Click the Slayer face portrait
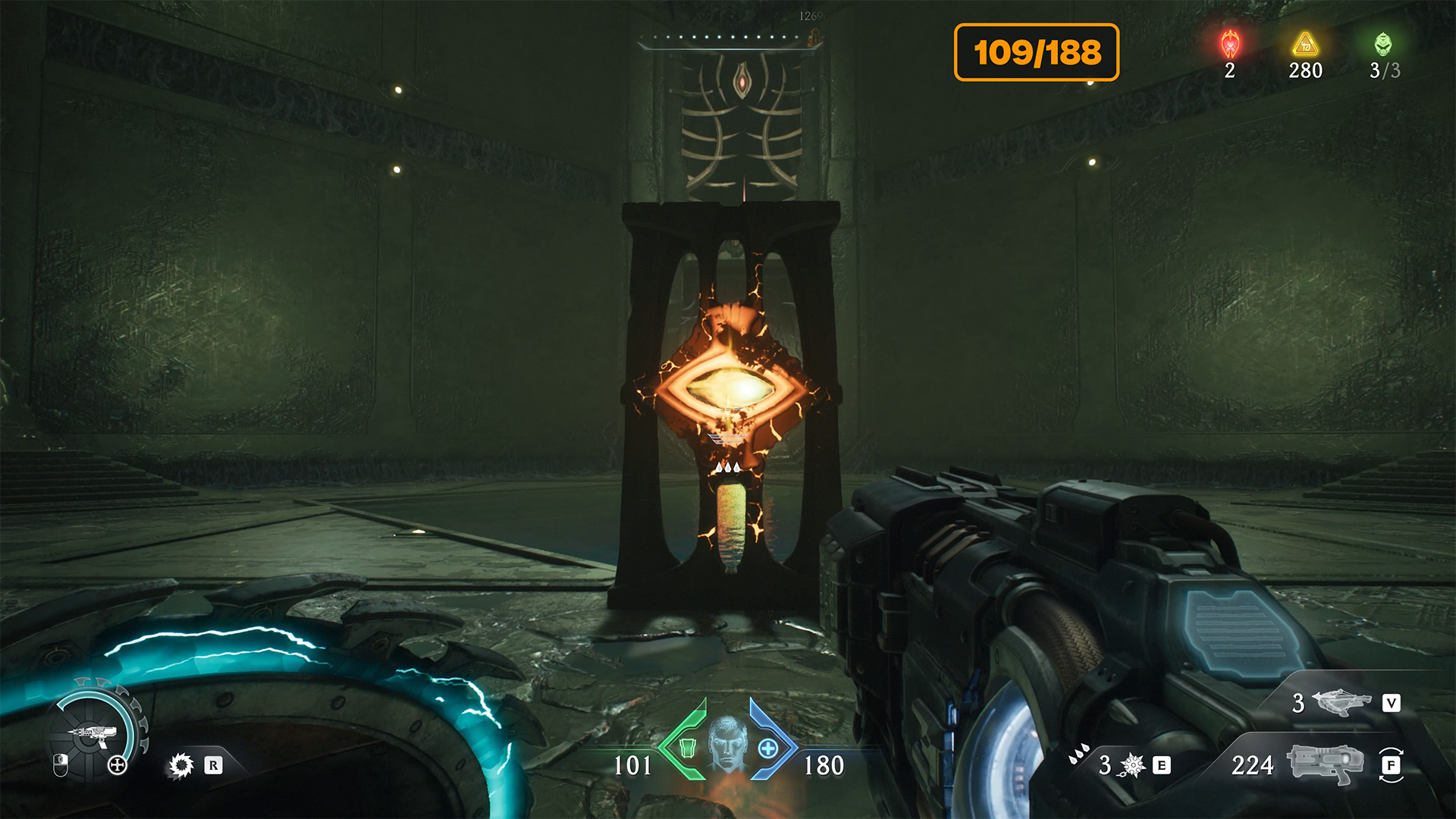 point(728,743)
